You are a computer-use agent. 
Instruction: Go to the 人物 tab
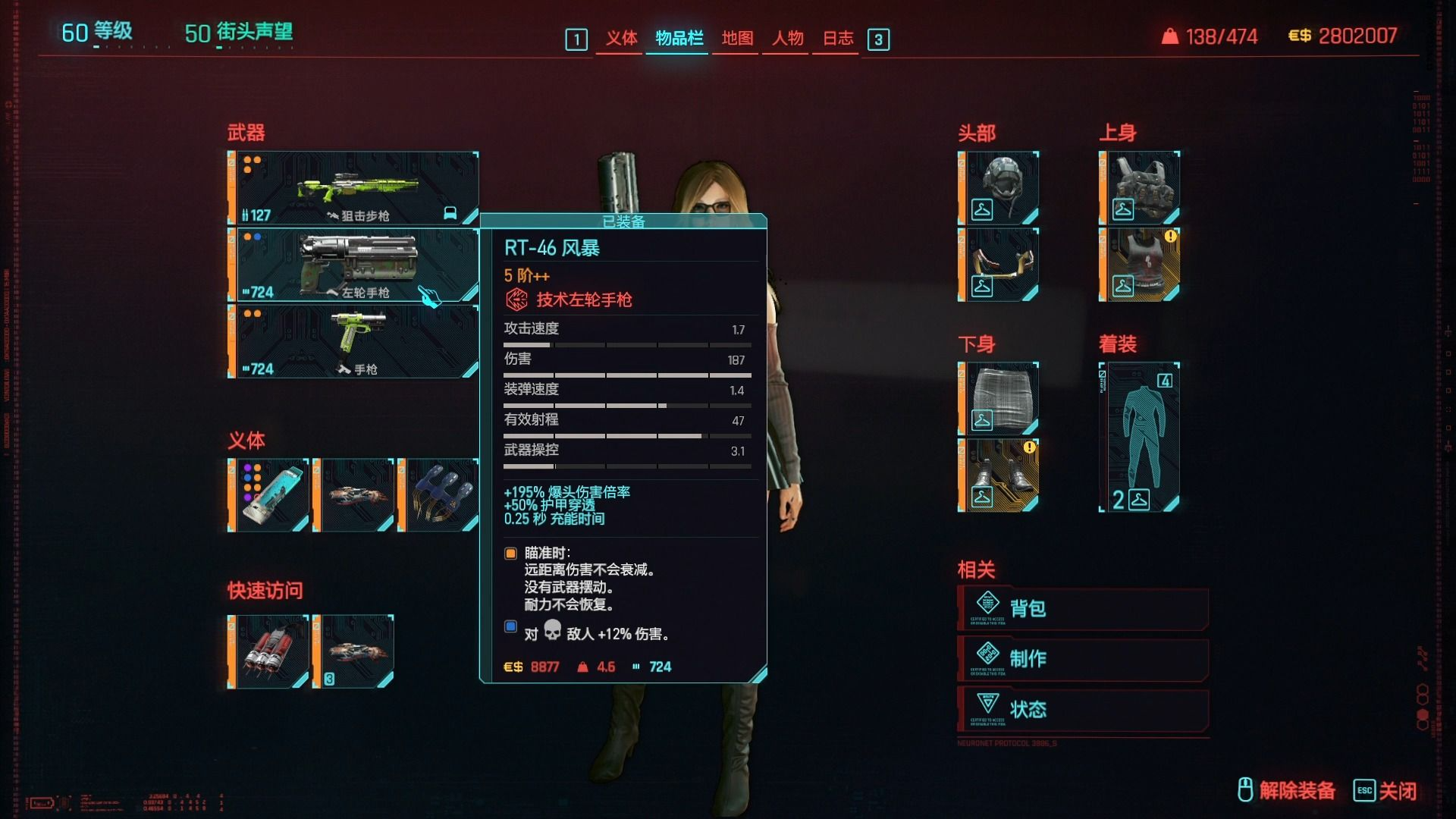click(787, 38)
